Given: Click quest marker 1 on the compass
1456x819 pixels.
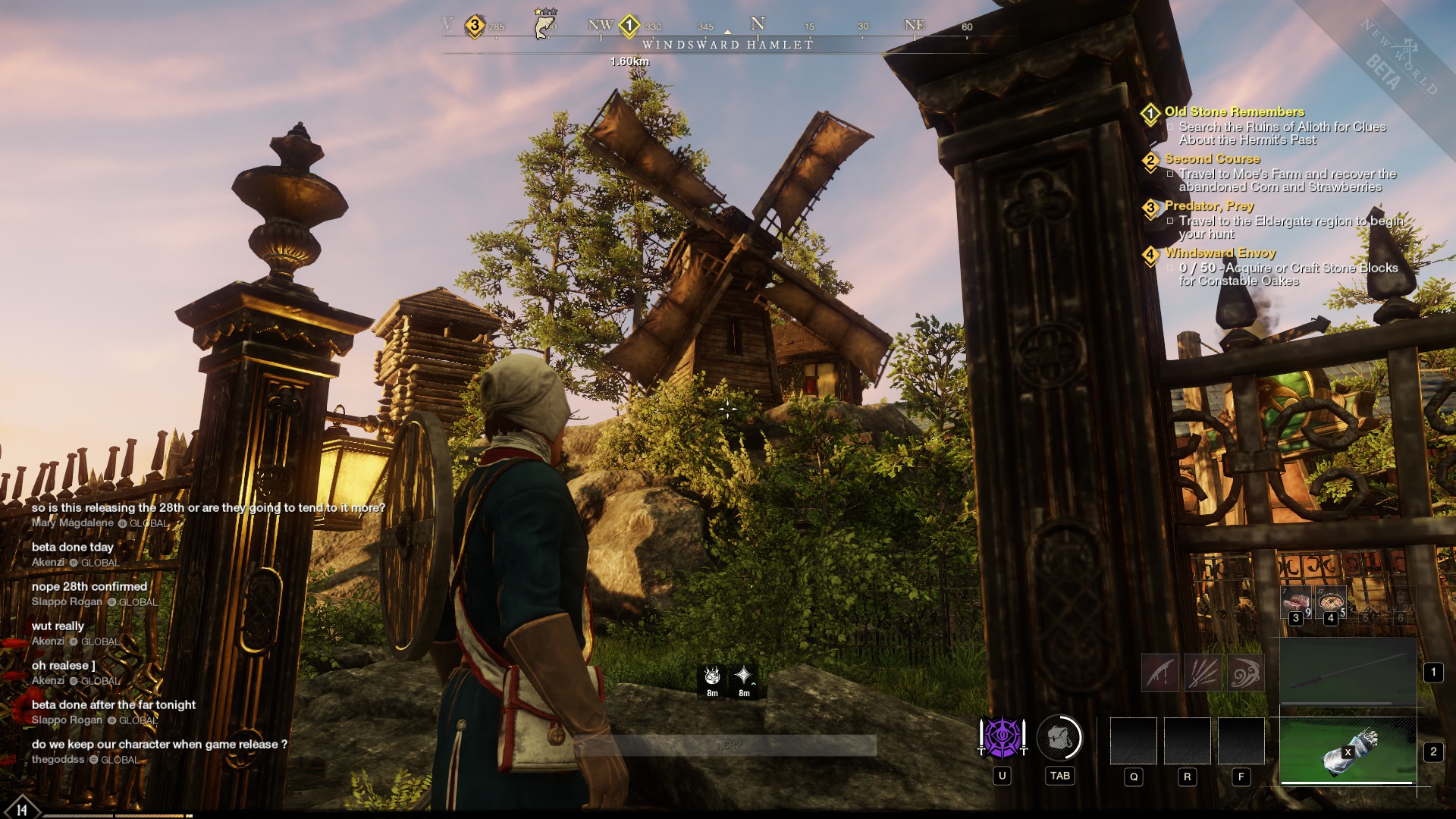Looking at the screenshot, I should coord(629,25).
